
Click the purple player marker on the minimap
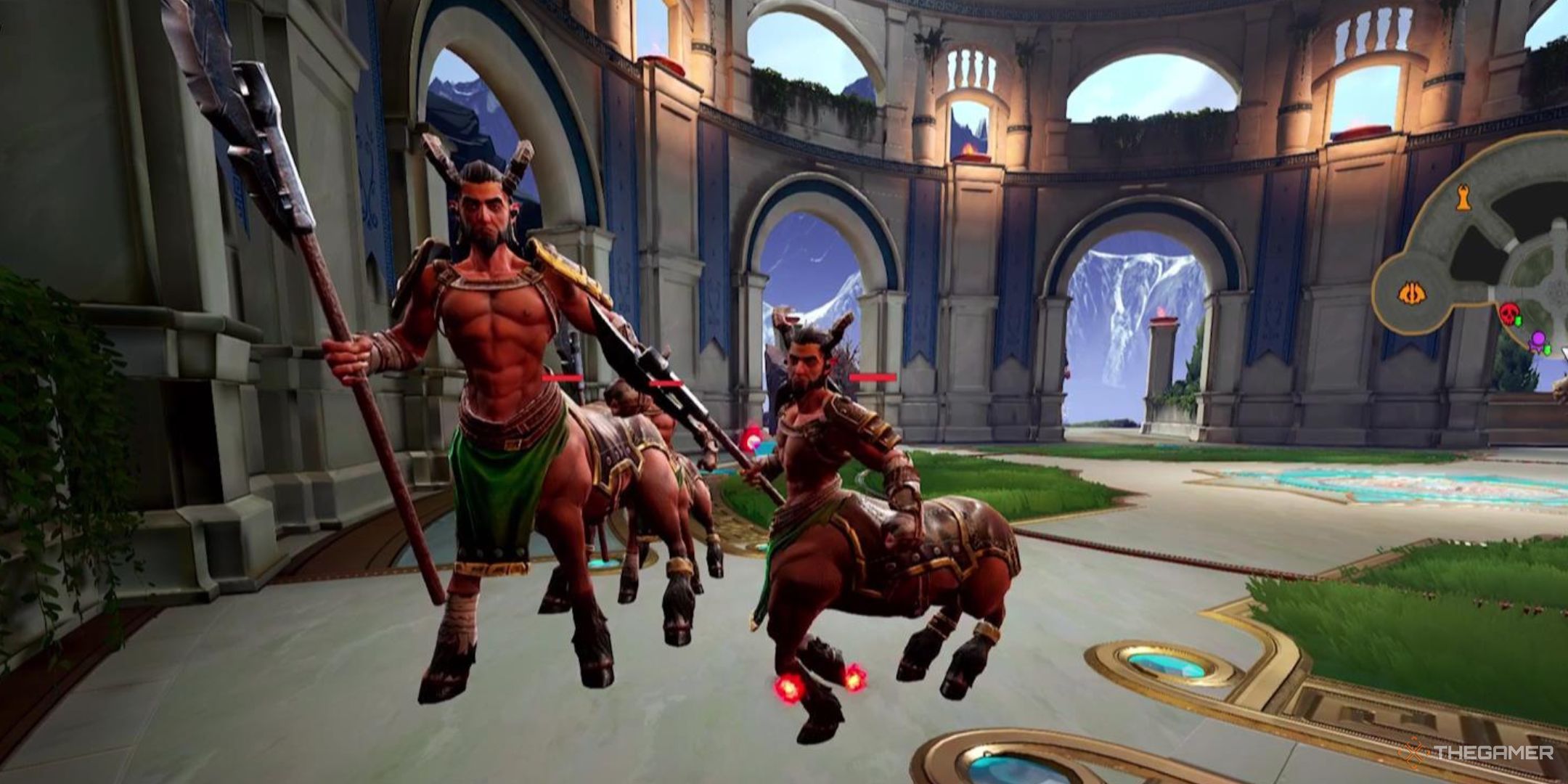coord(1539,339)
